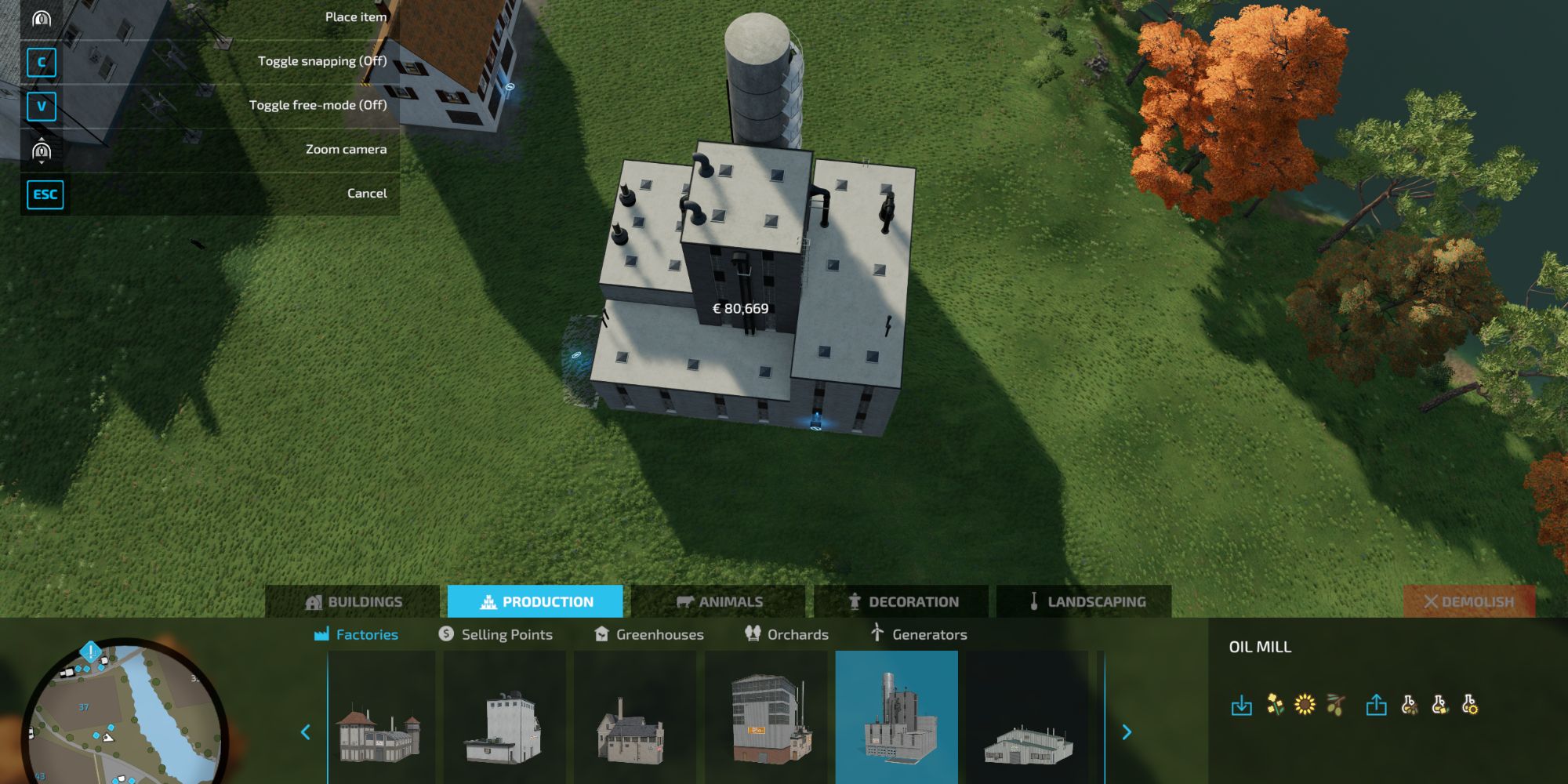Click Cancel in the placement menu

[366, 193]
